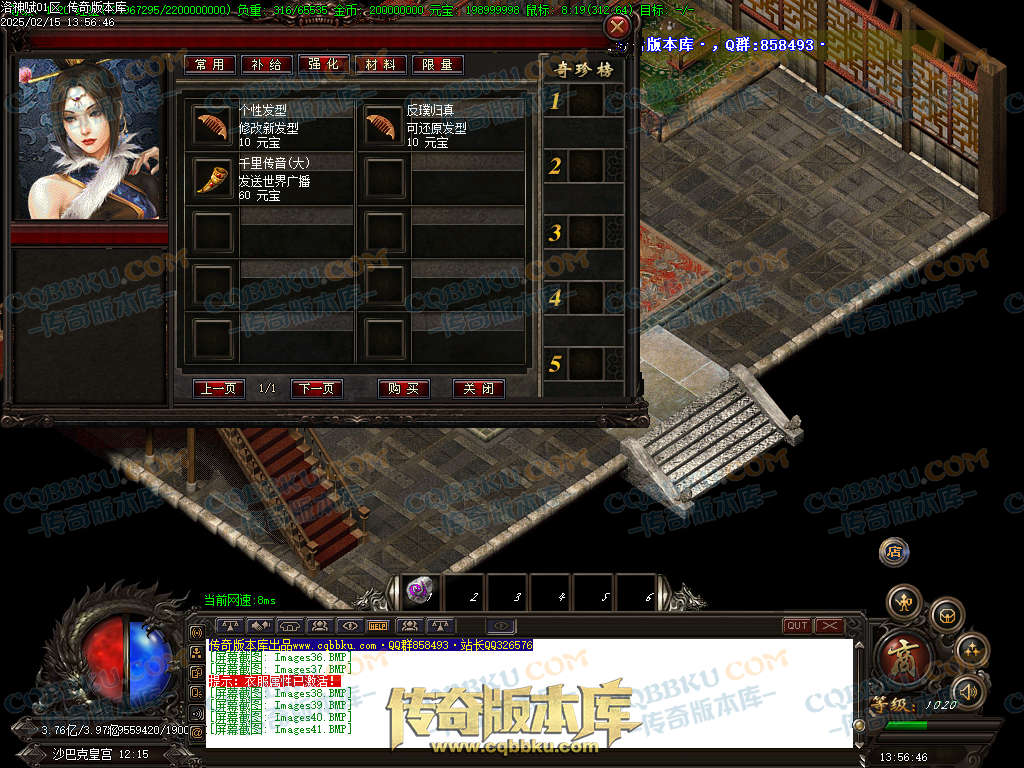
Task: Open the round 店 shop icon
Action: coord(893,551)
